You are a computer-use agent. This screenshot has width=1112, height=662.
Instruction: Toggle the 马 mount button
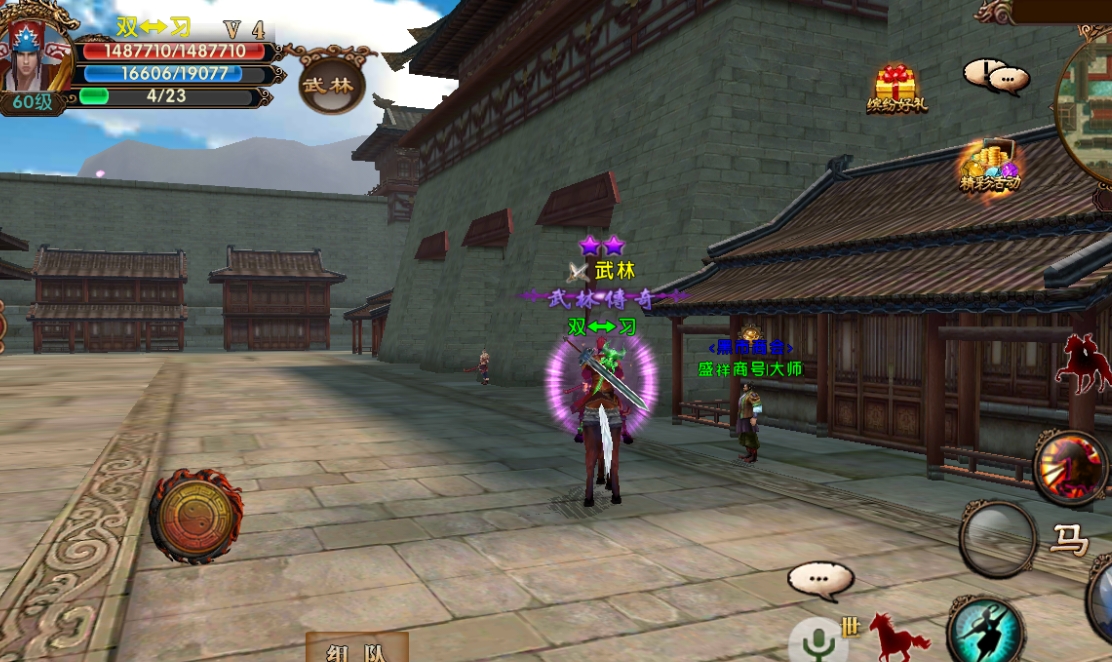[x=1068, y=541]
